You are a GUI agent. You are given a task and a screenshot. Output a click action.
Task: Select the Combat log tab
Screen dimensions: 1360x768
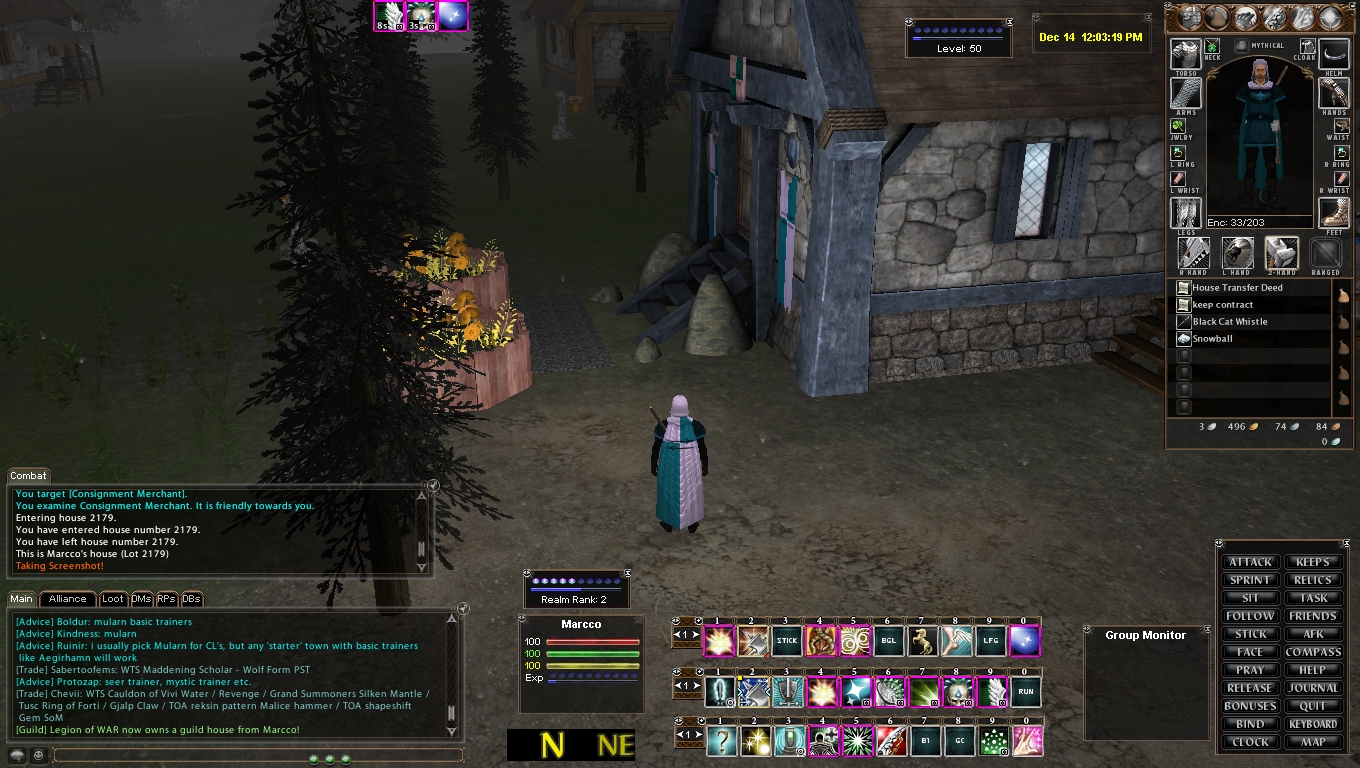[x=28, y=476]
